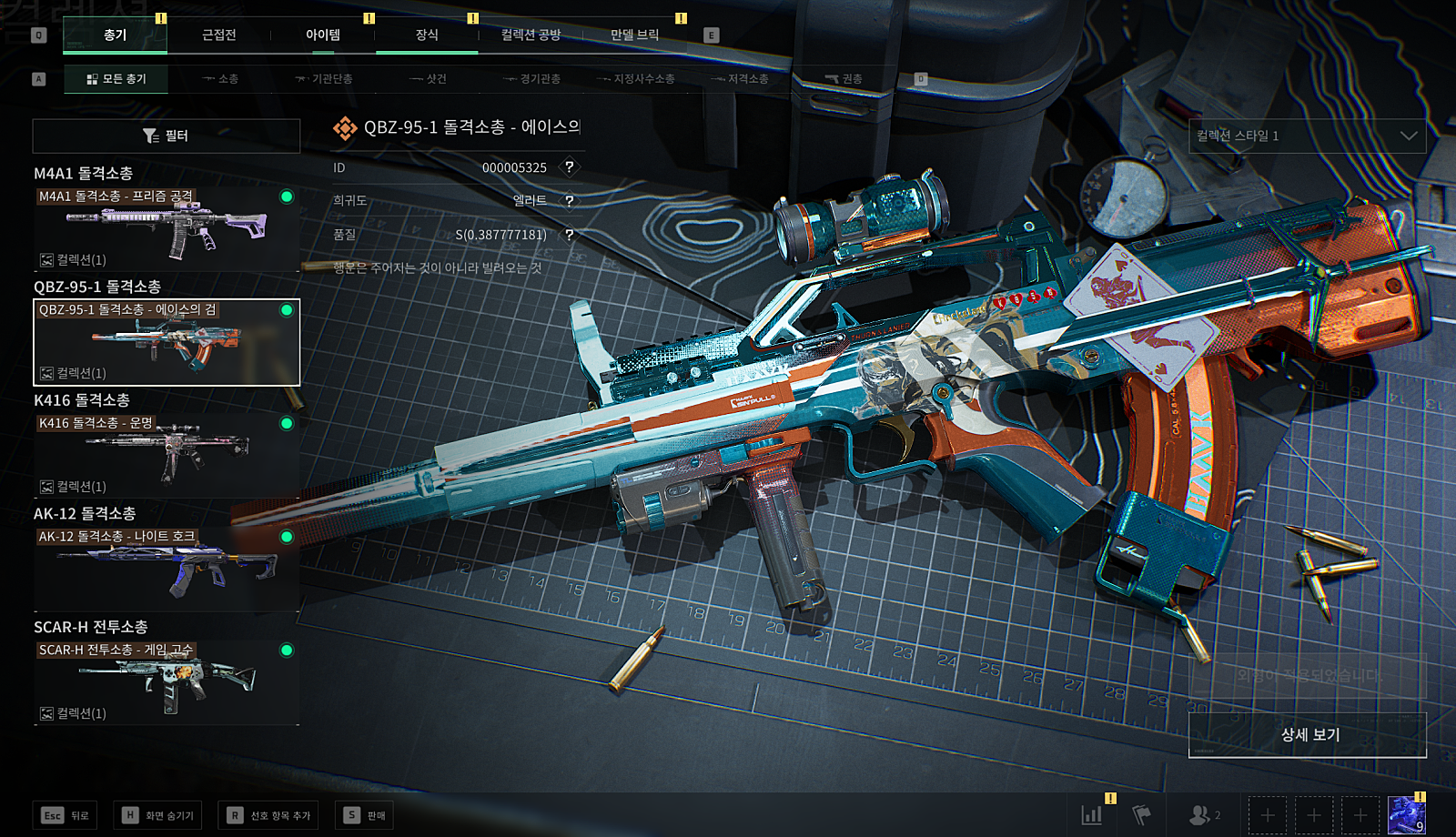Image resolution: width=1456 pixels, height=837 pixels.
Task: Open the bar chart stats icon
Action: coord(1092,815)
